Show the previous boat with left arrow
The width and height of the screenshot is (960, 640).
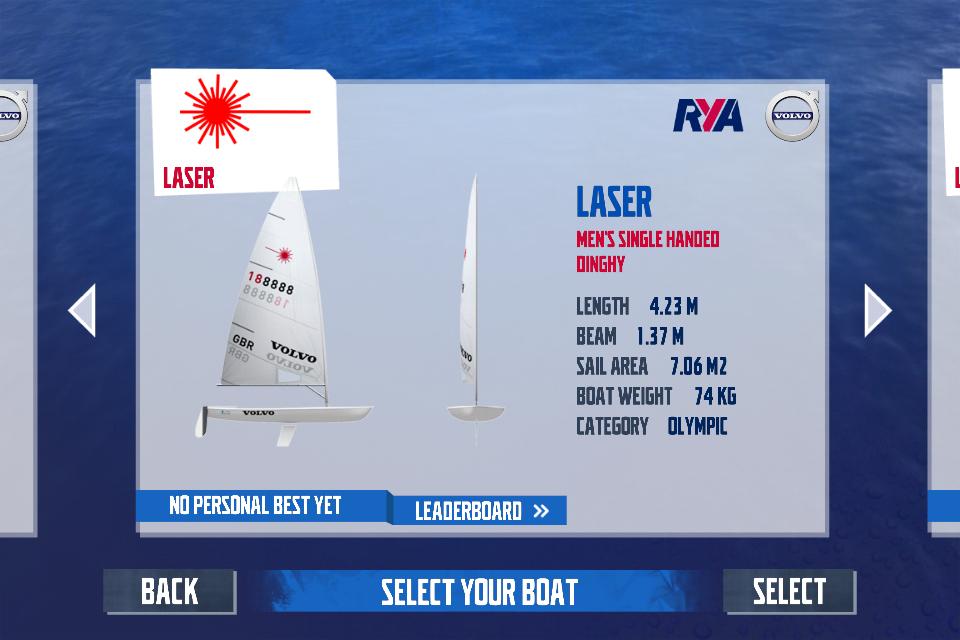(82, 311)
